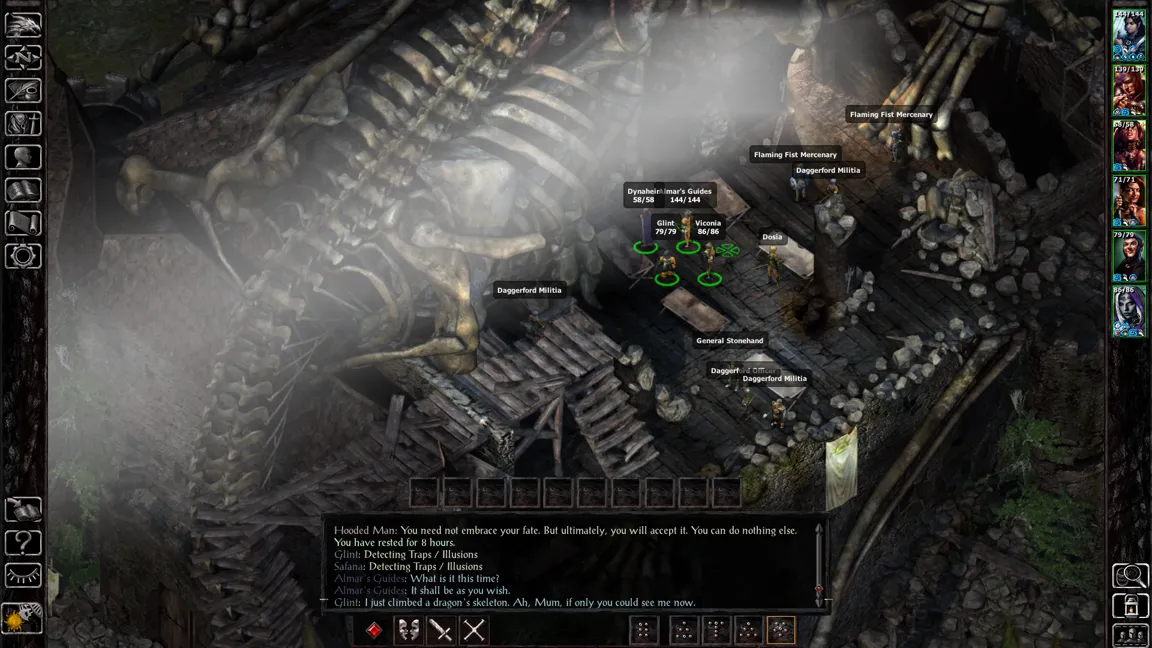
Task: Click the red gem button on action bar
Action: tap(374, 630)
